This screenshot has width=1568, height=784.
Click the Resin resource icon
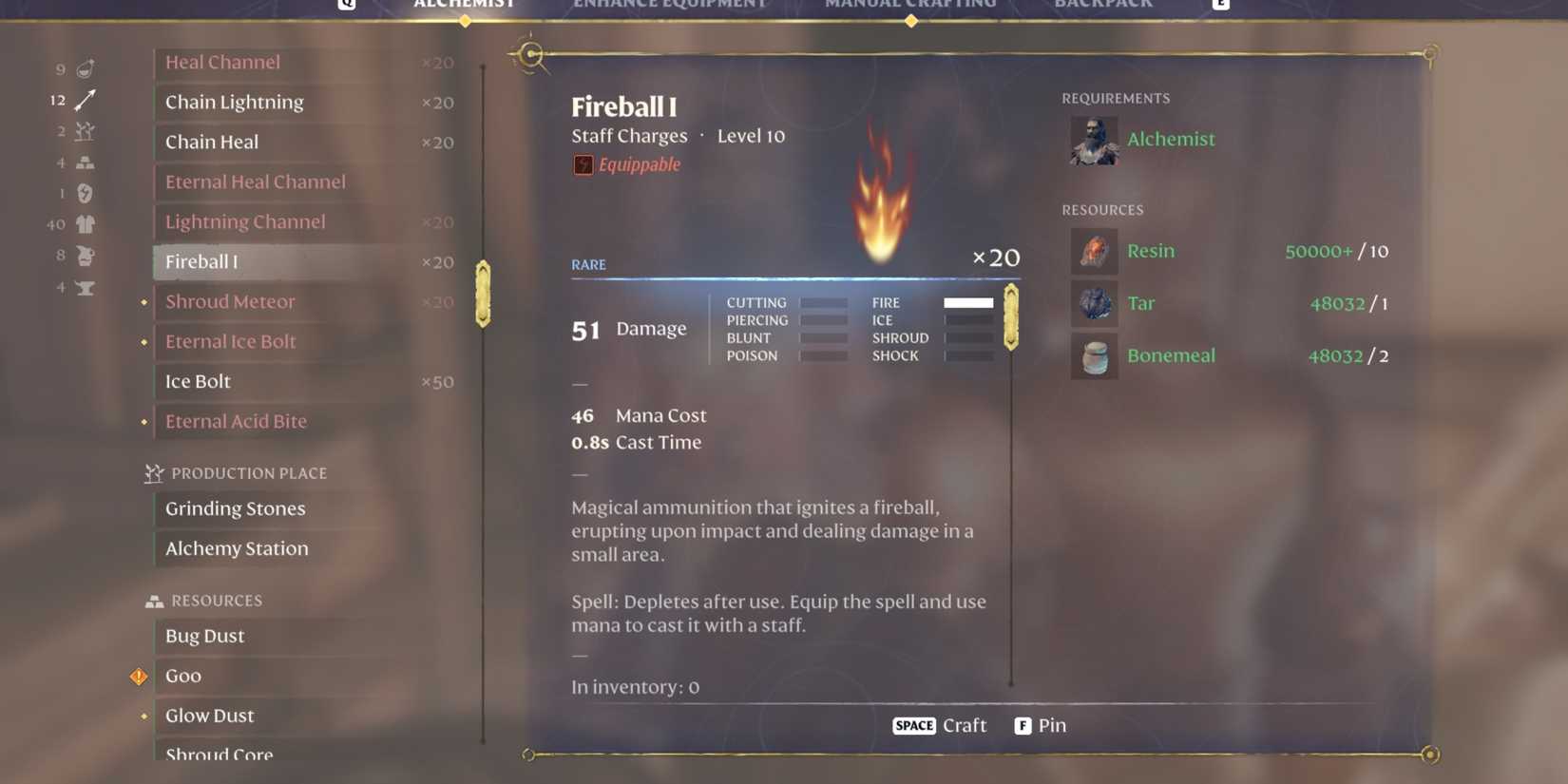[1093, 251]
